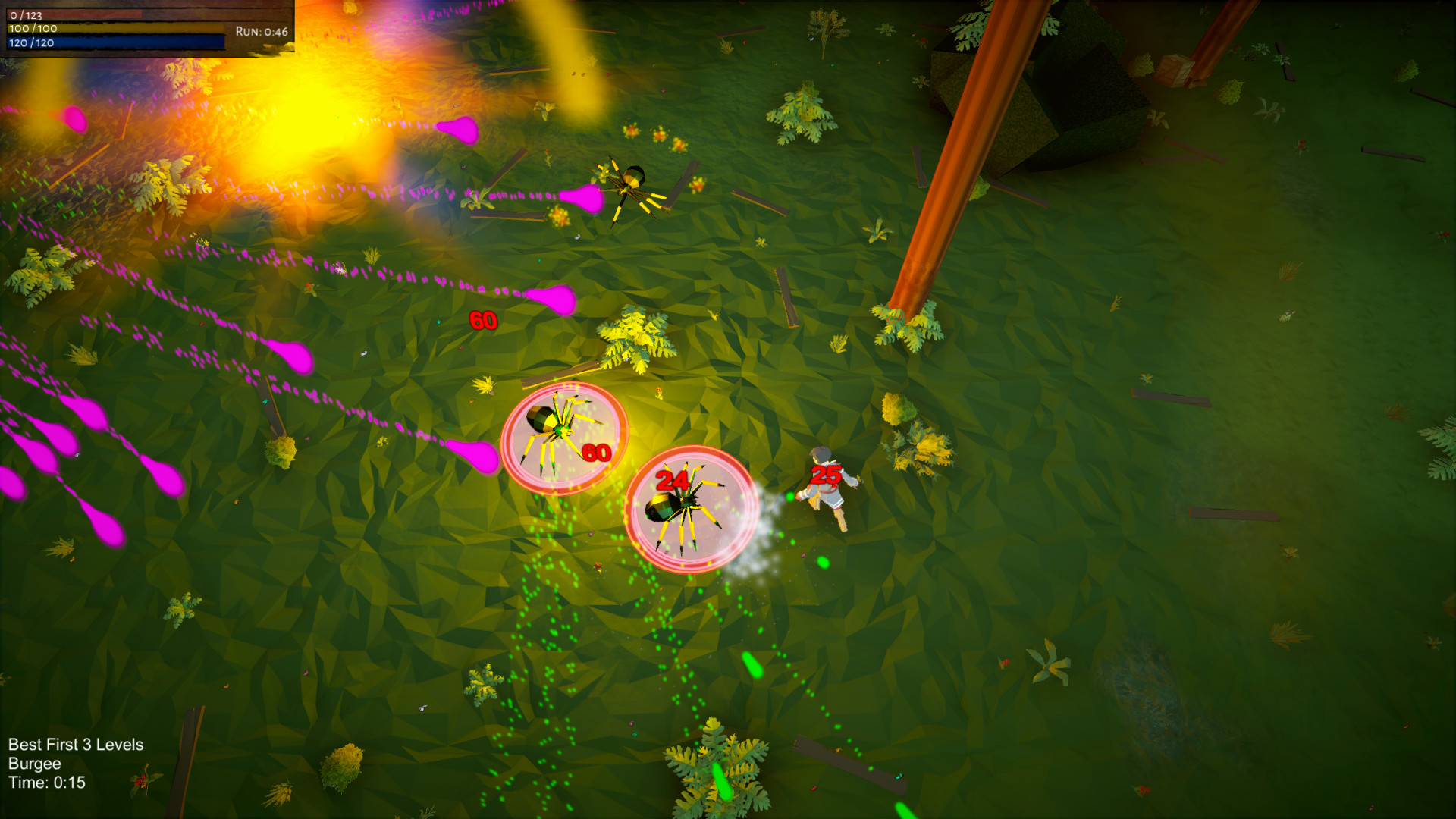Click the '60' damage number above the circles
Image resolution: width=1456 pixels, height=819 pixels.
[482, 321]
